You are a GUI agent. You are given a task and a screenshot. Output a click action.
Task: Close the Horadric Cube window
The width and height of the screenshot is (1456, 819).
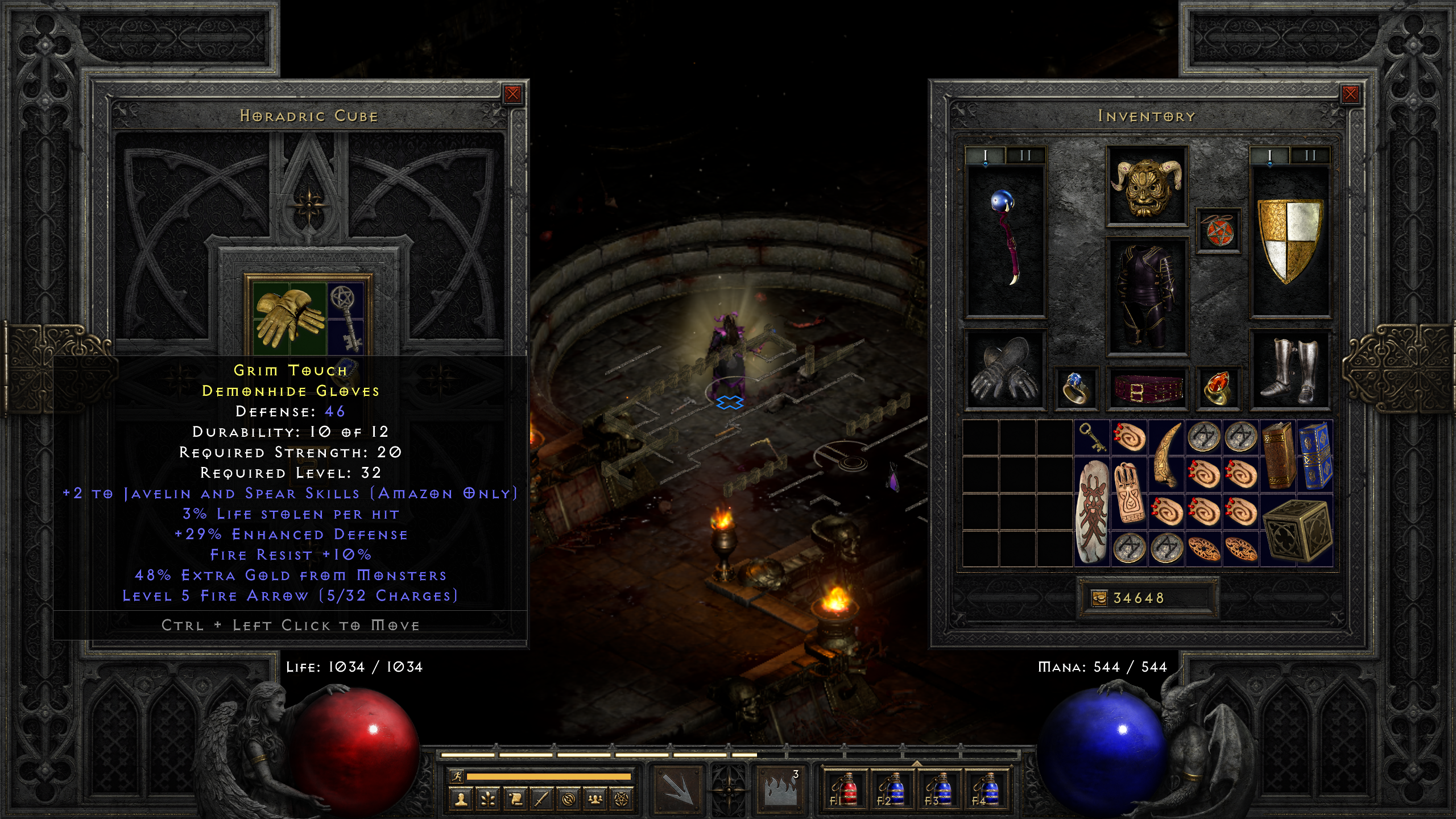click(512, 94)
